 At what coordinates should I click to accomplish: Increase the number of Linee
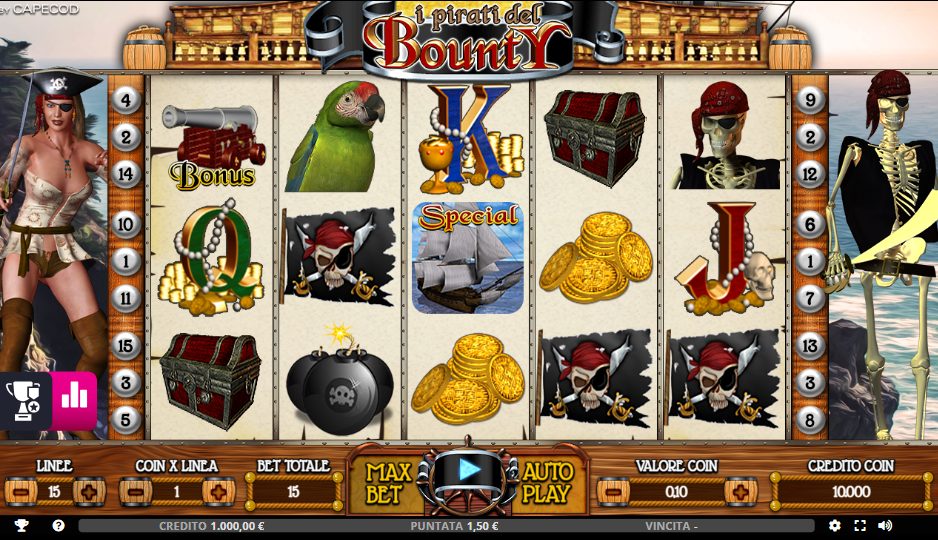(x=89, y=491)
